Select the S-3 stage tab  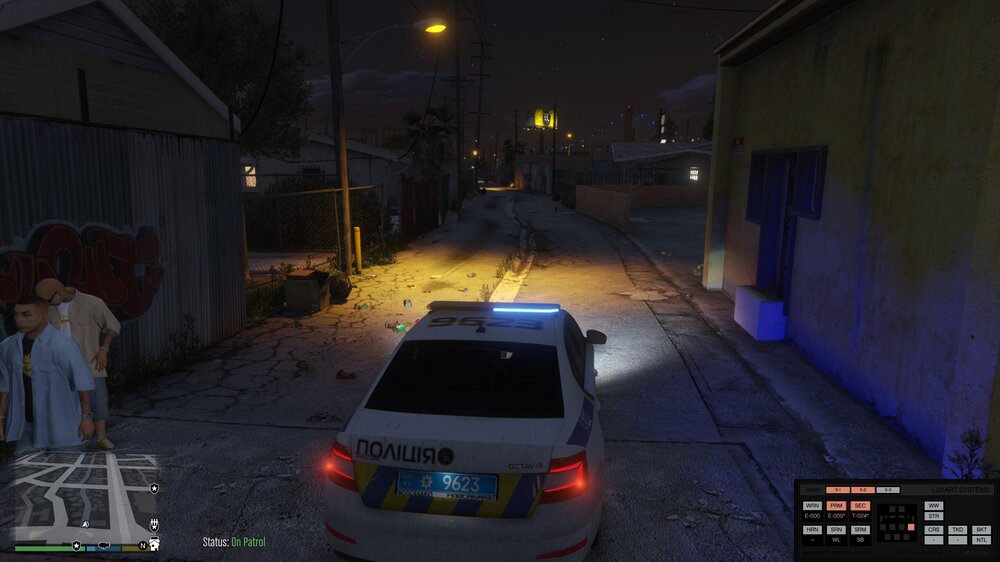(x=888, y=490)
